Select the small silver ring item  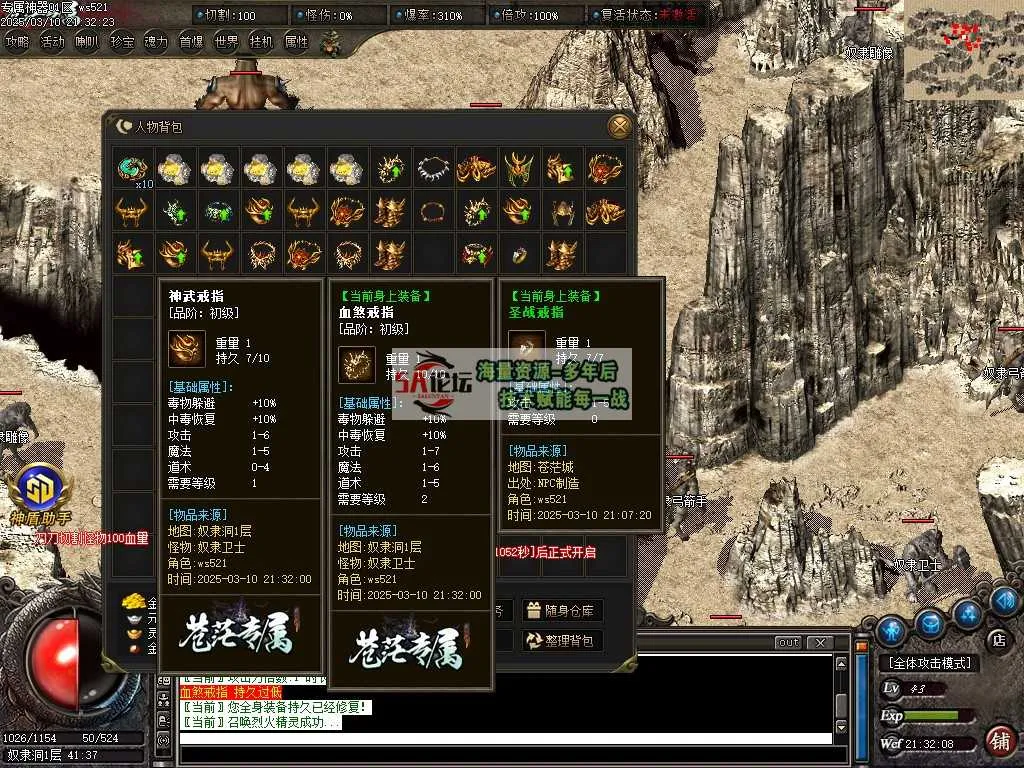(520, 254)
